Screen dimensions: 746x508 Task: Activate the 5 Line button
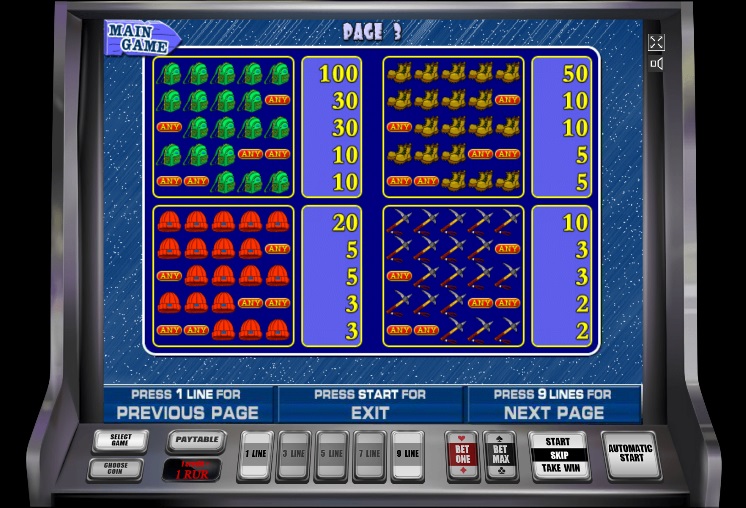331,454
